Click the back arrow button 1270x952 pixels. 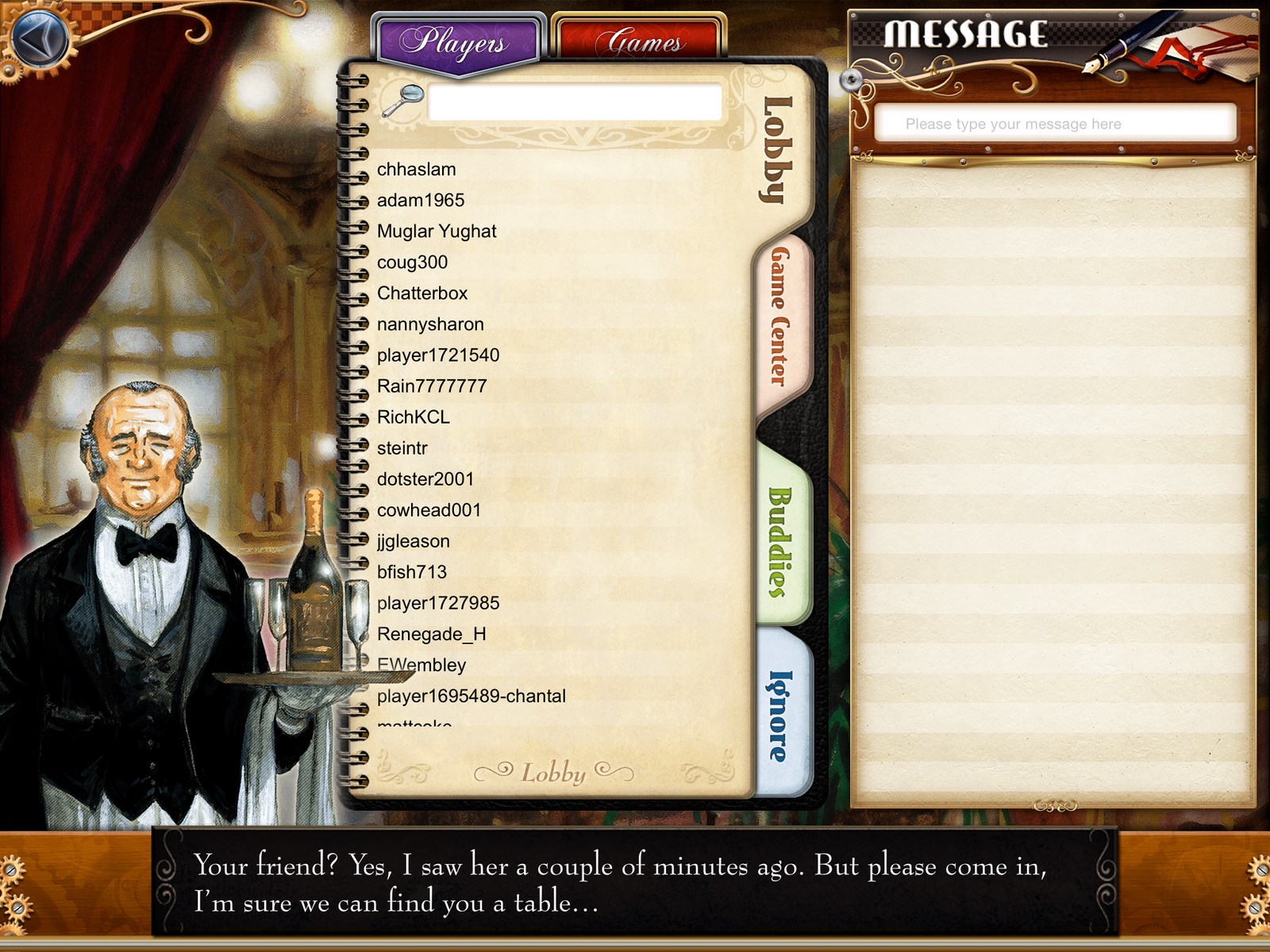click(41, 38)
